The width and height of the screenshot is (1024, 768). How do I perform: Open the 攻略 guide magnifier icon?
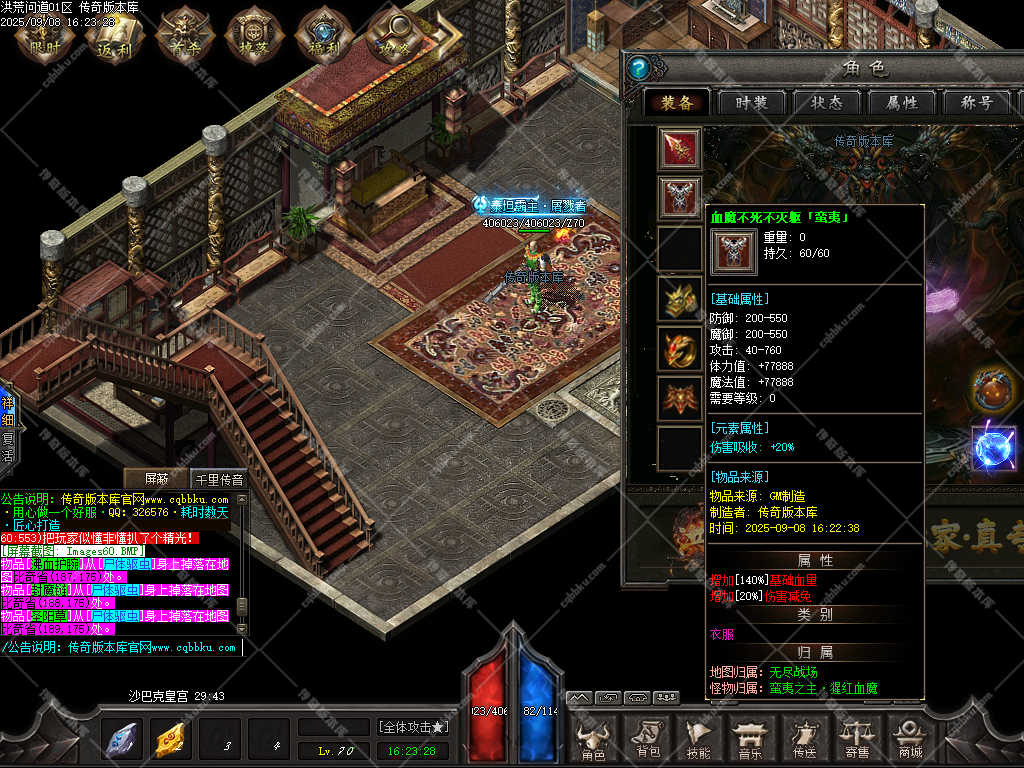(x=390, y=36)
